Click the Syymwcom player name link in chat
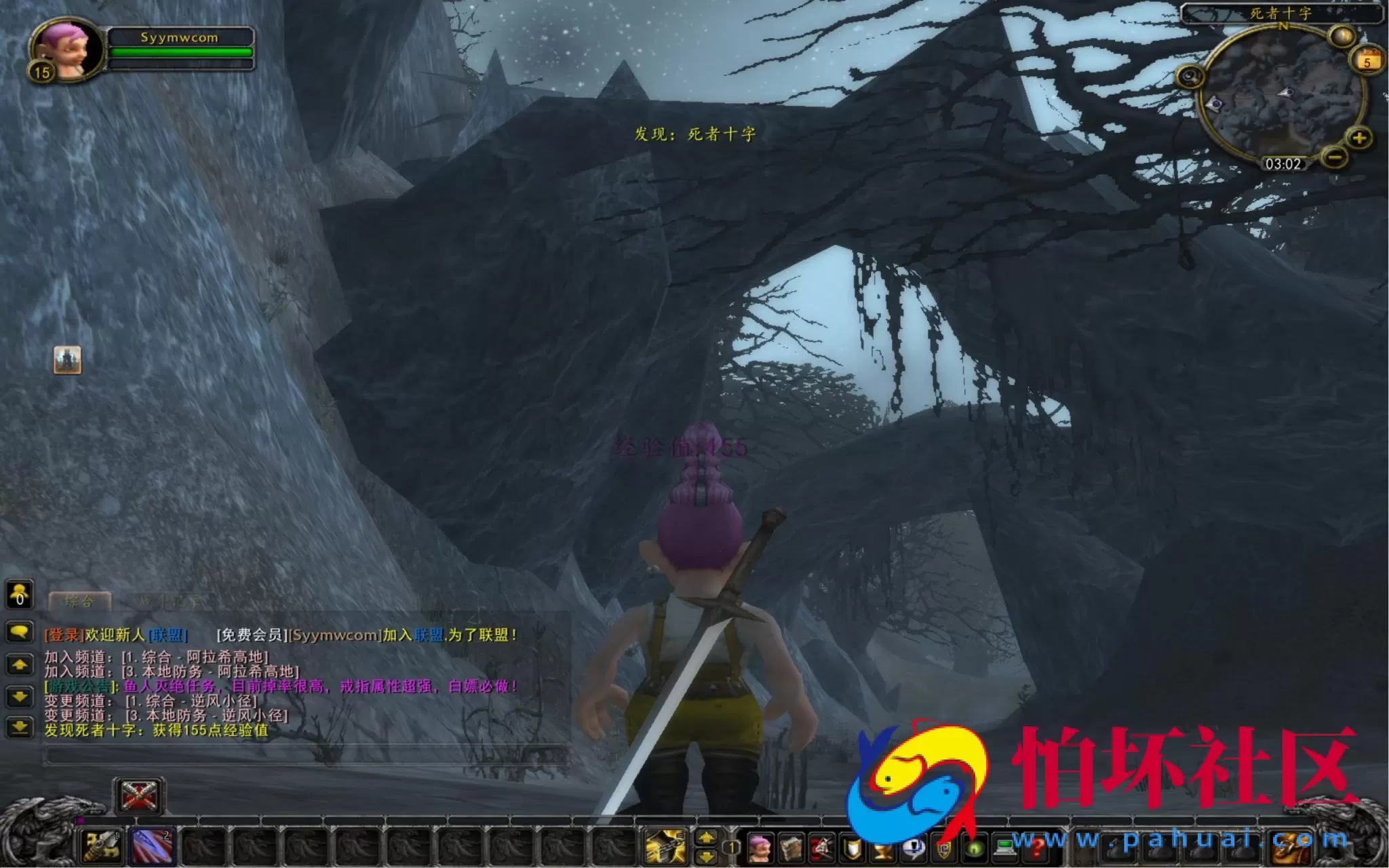 [x=335, y=635]
